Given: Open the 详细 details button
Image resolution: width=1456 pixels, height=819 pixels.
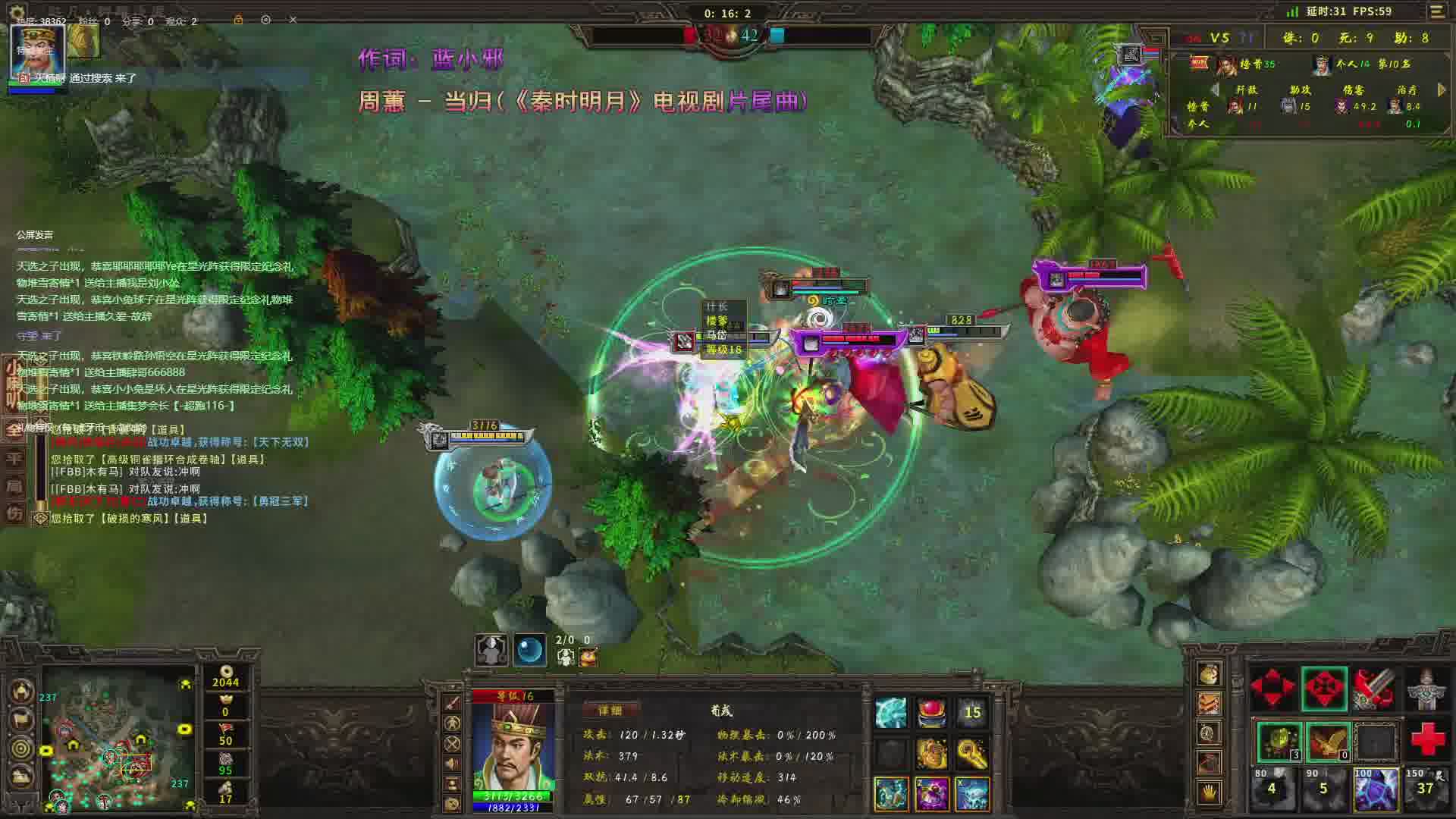Looking at the screenshot, I should [610, 711].
